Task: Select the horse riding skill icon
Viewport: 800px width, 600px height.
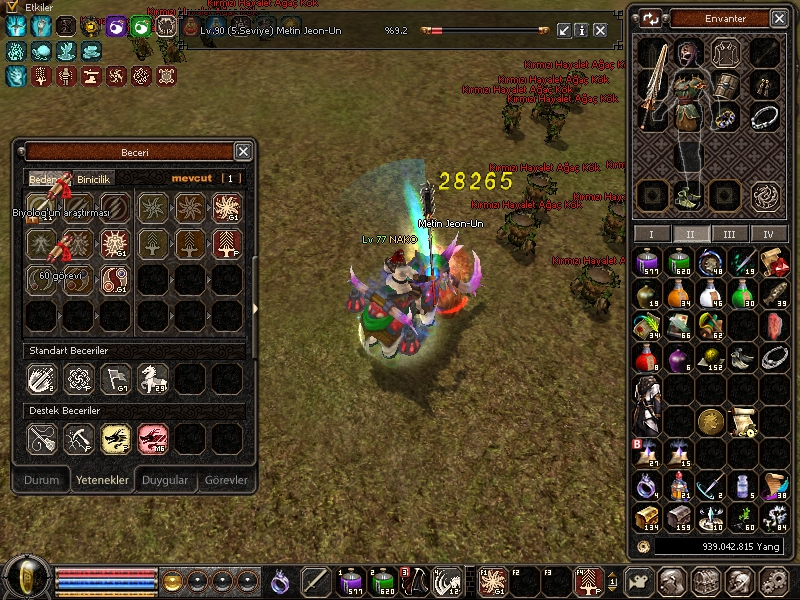Action: click(152, 377)
